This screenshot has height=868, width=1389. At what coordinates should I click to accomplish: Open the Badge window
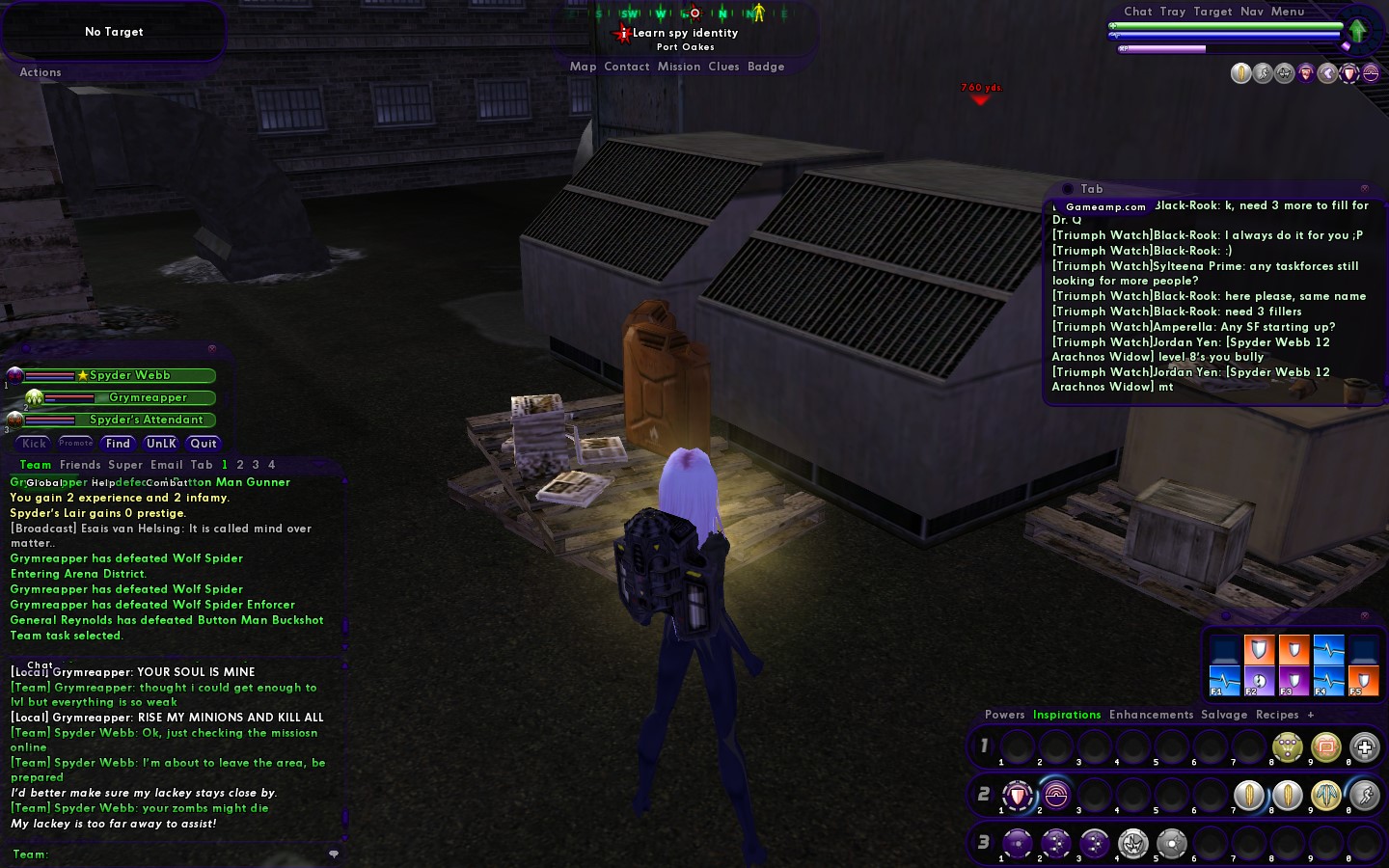pyautogui.click(x=766, y=67)
